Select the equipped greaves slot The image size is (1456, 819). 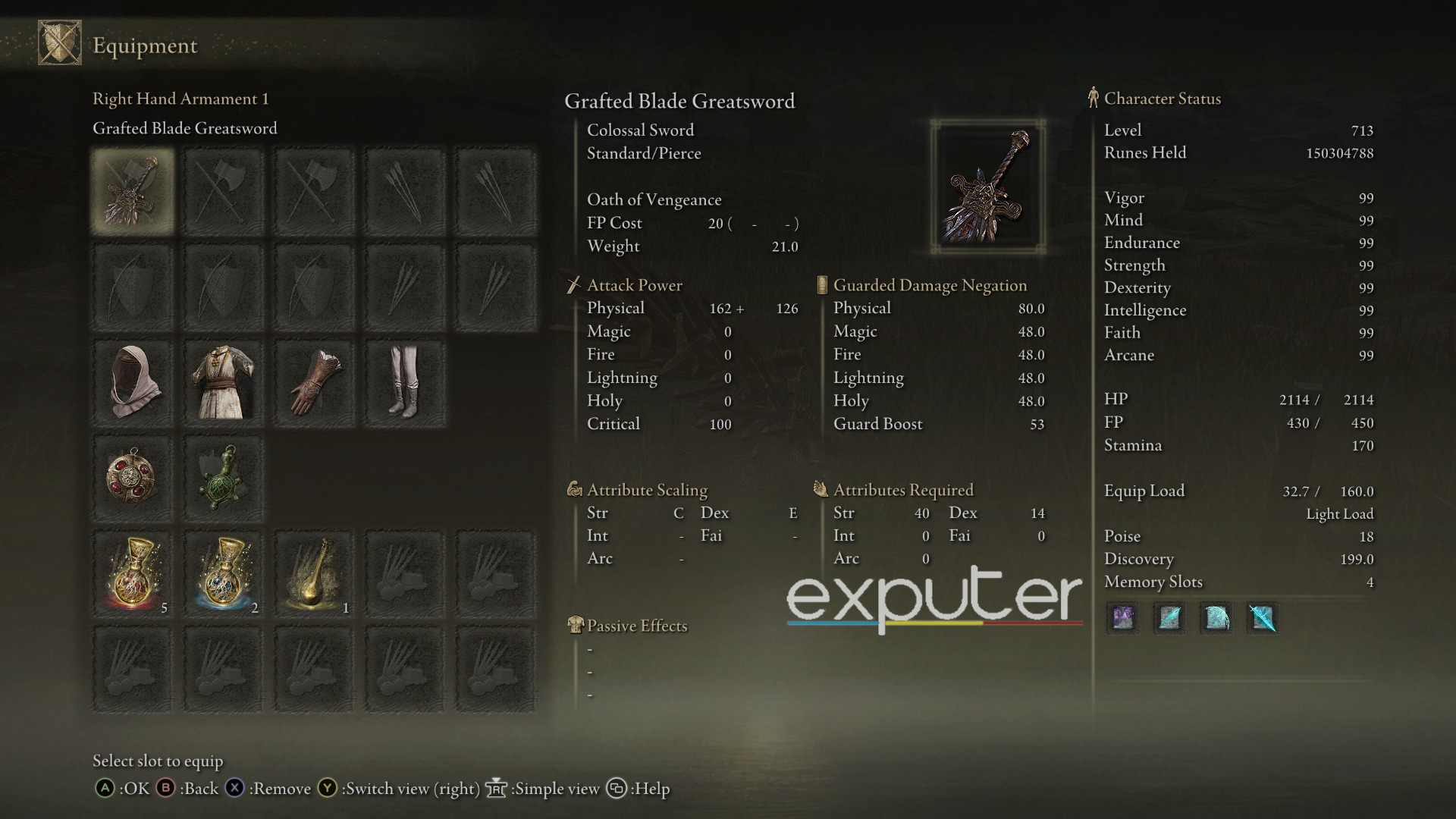click(406, 381)
